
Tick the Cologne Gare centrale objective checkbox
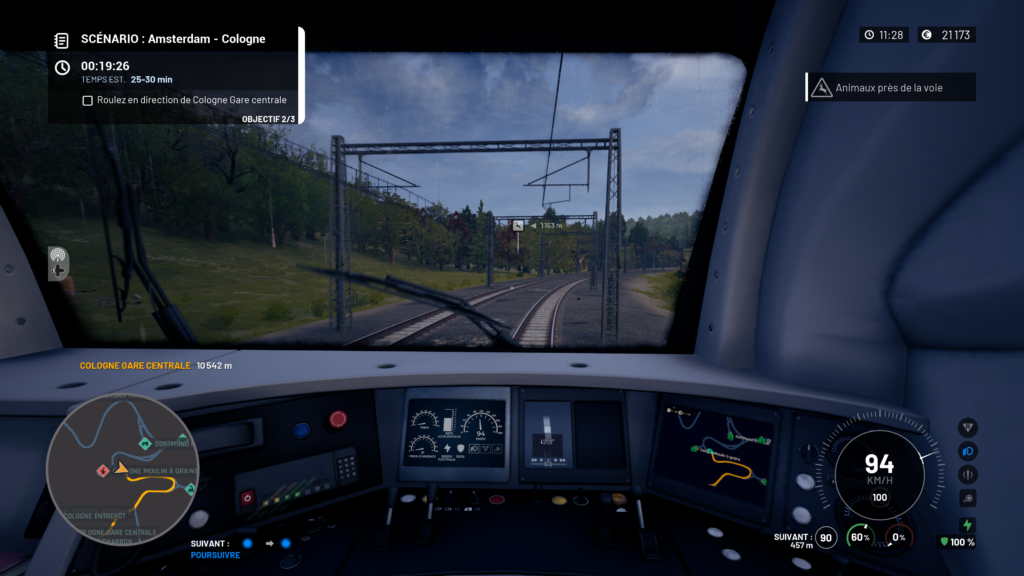88,100
